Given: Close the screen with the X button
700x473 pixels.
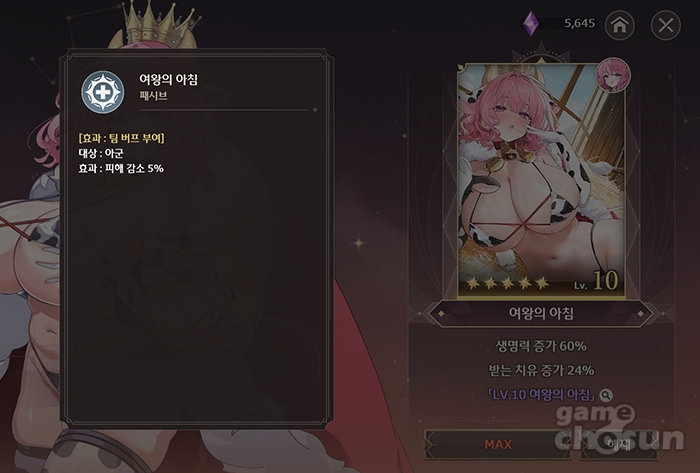Looking at the screenshot, I should (664, 25).
